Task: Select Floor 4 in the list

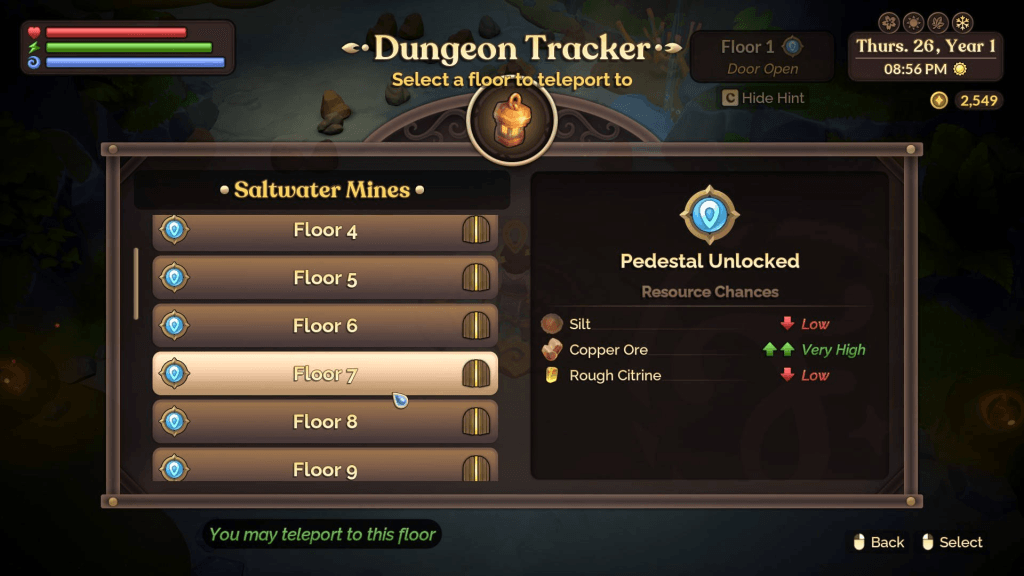Action: click(325, 231)
